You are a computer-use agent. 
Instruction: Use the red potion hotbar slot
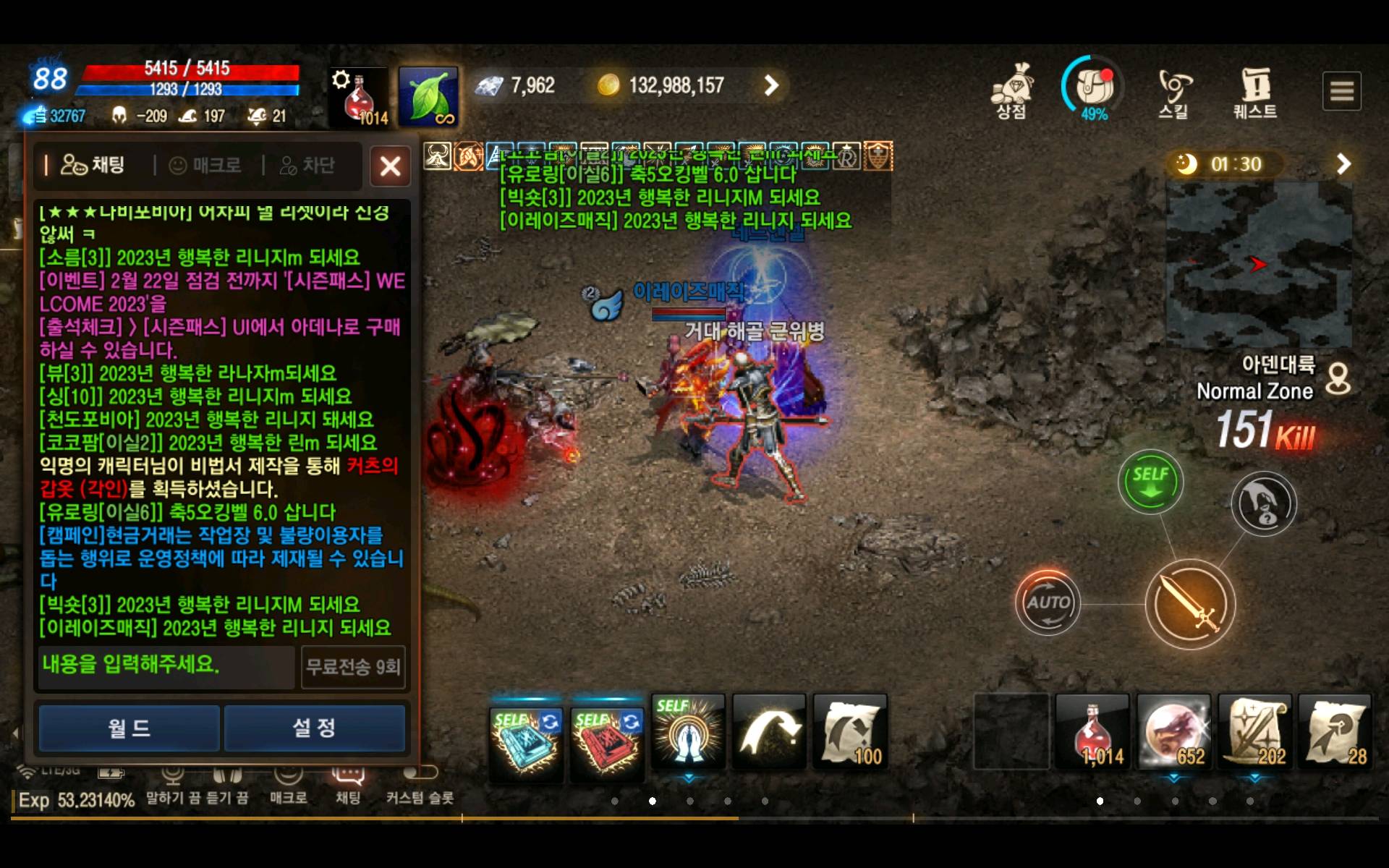click(1092, 731)
